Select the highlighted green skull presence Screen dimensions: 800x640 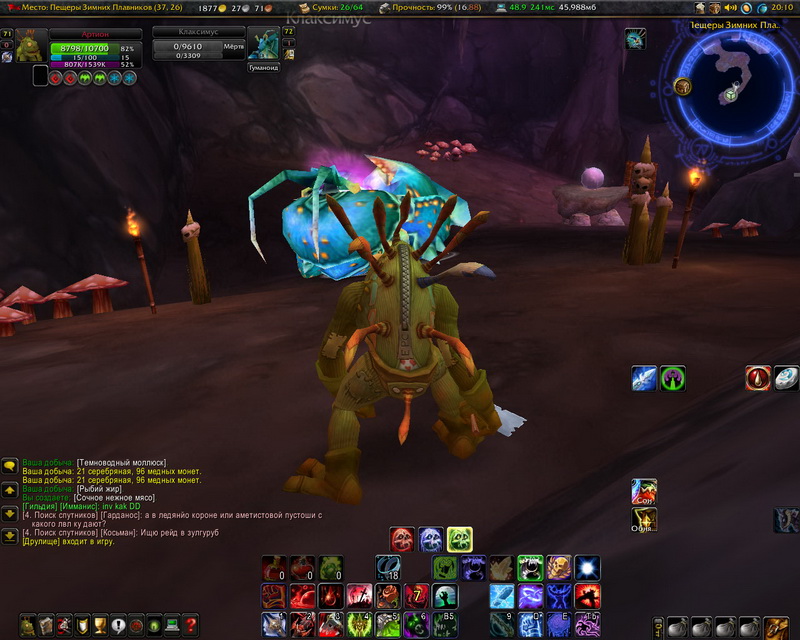[x=460, y=540]
